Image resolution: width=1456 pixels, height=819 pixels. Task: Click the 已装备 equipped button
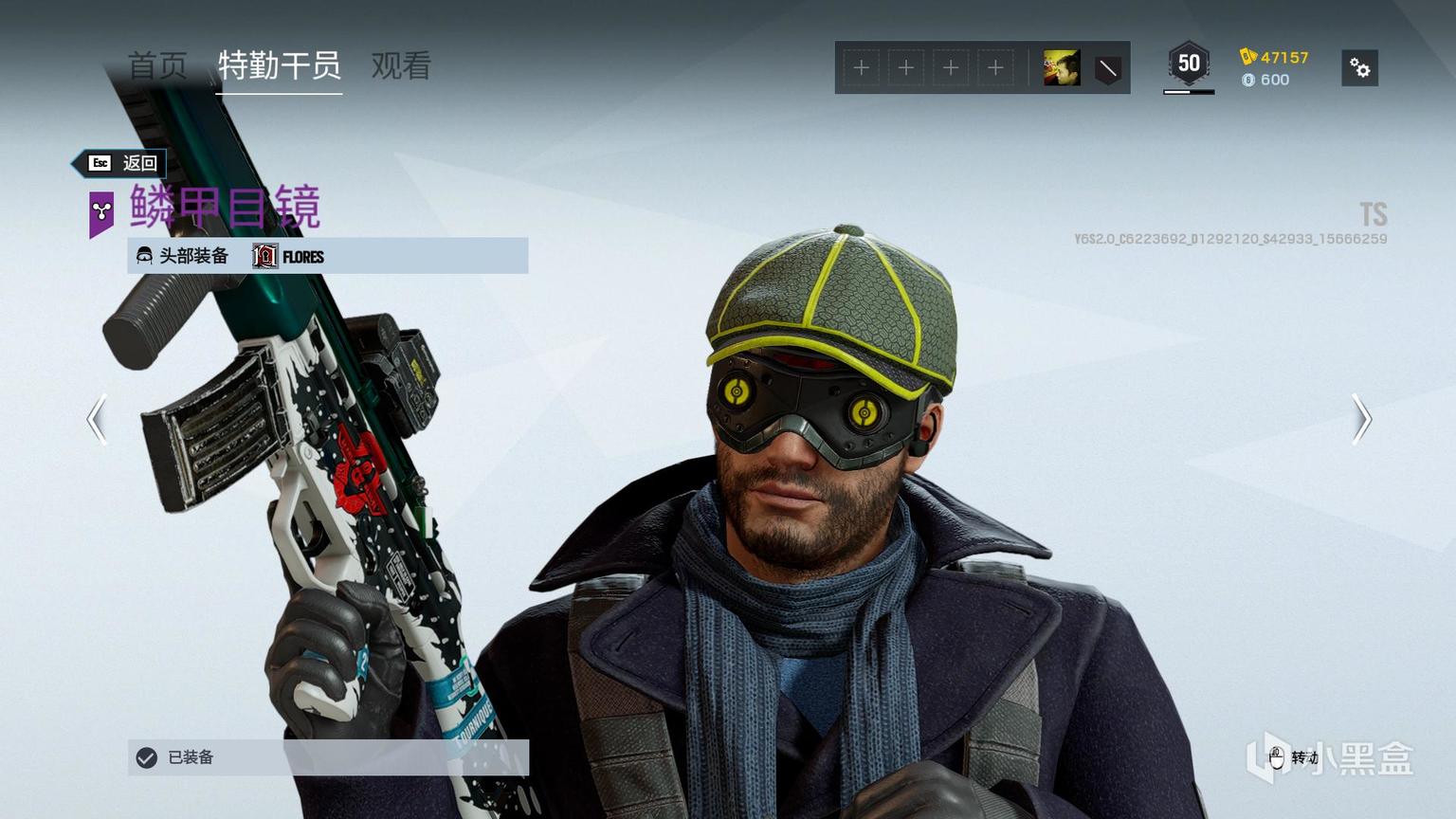pos(328,757)
